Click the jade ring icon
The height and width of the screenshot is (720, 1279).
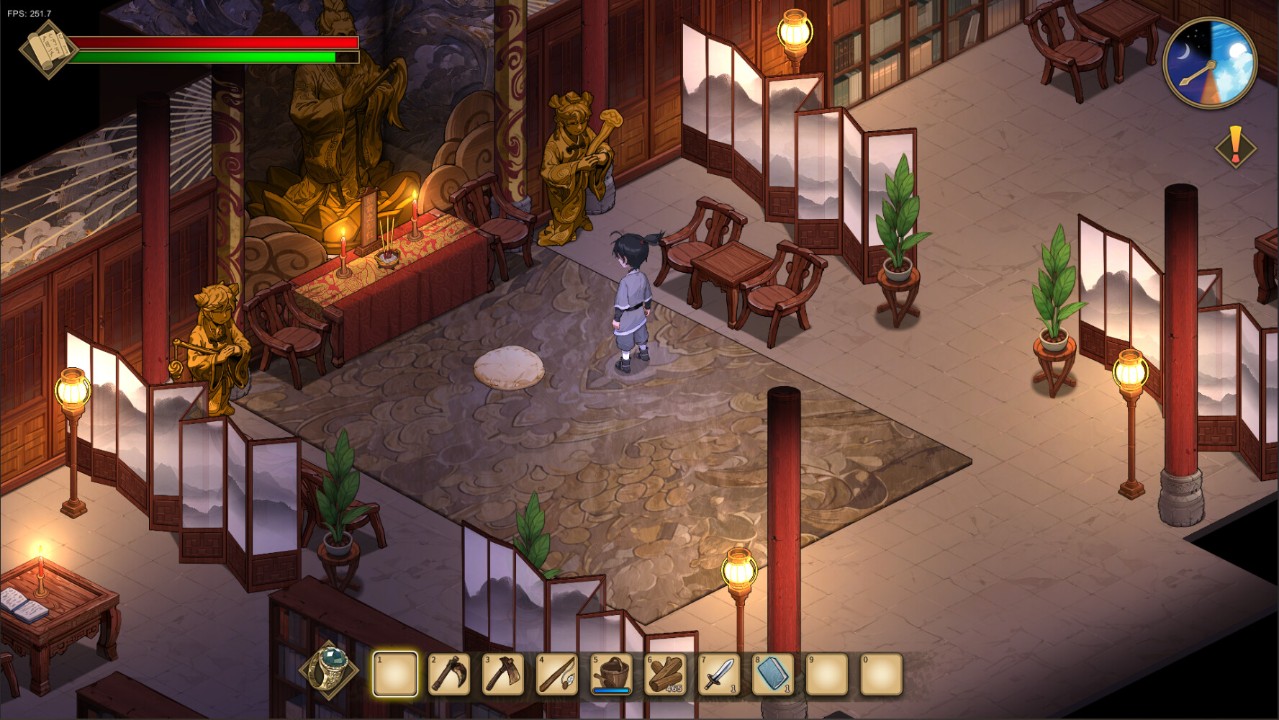click(x=329, y=671)
